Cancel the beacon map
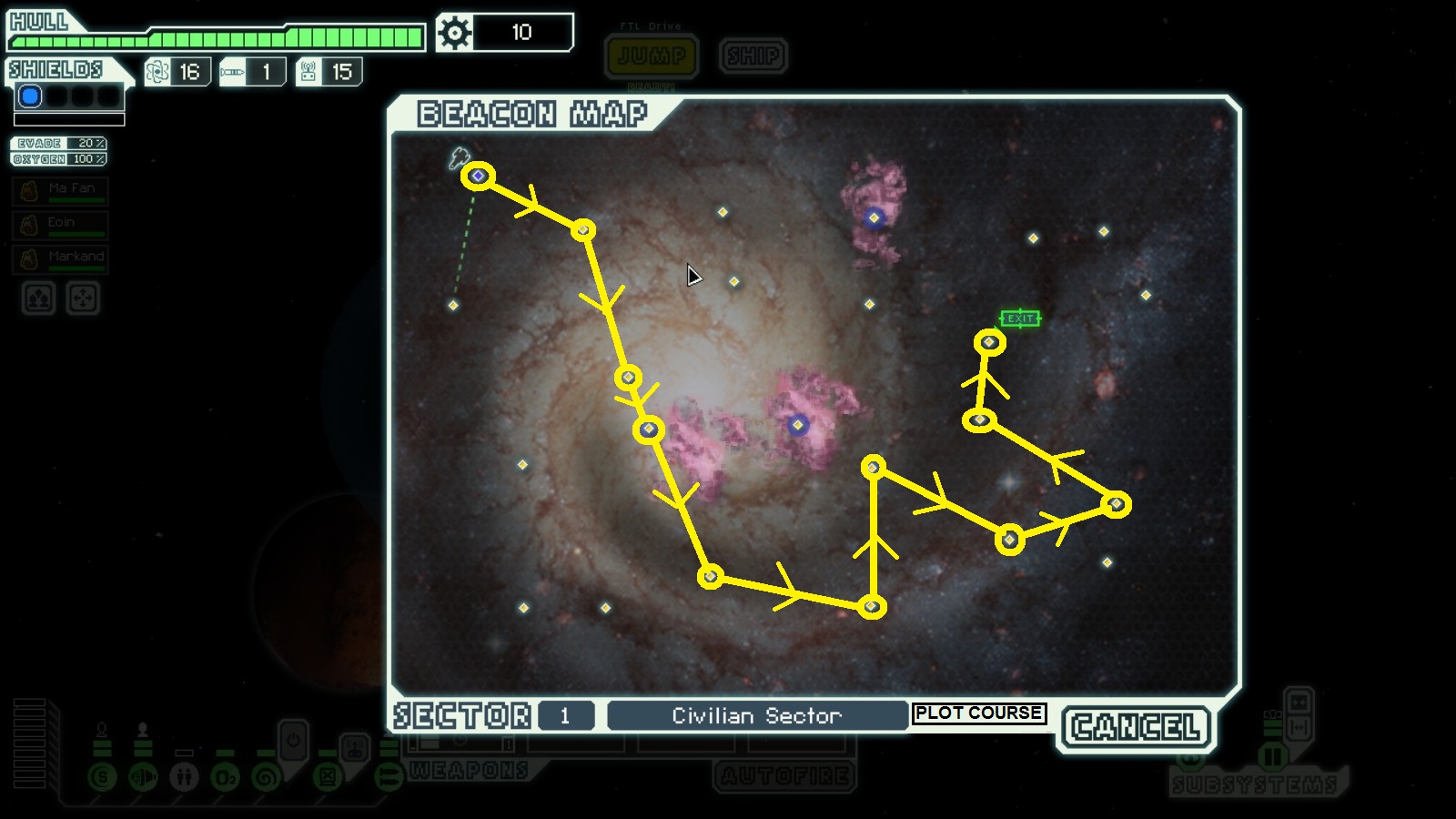This screenshot has height=819, width=1456. pos(1136,727)
